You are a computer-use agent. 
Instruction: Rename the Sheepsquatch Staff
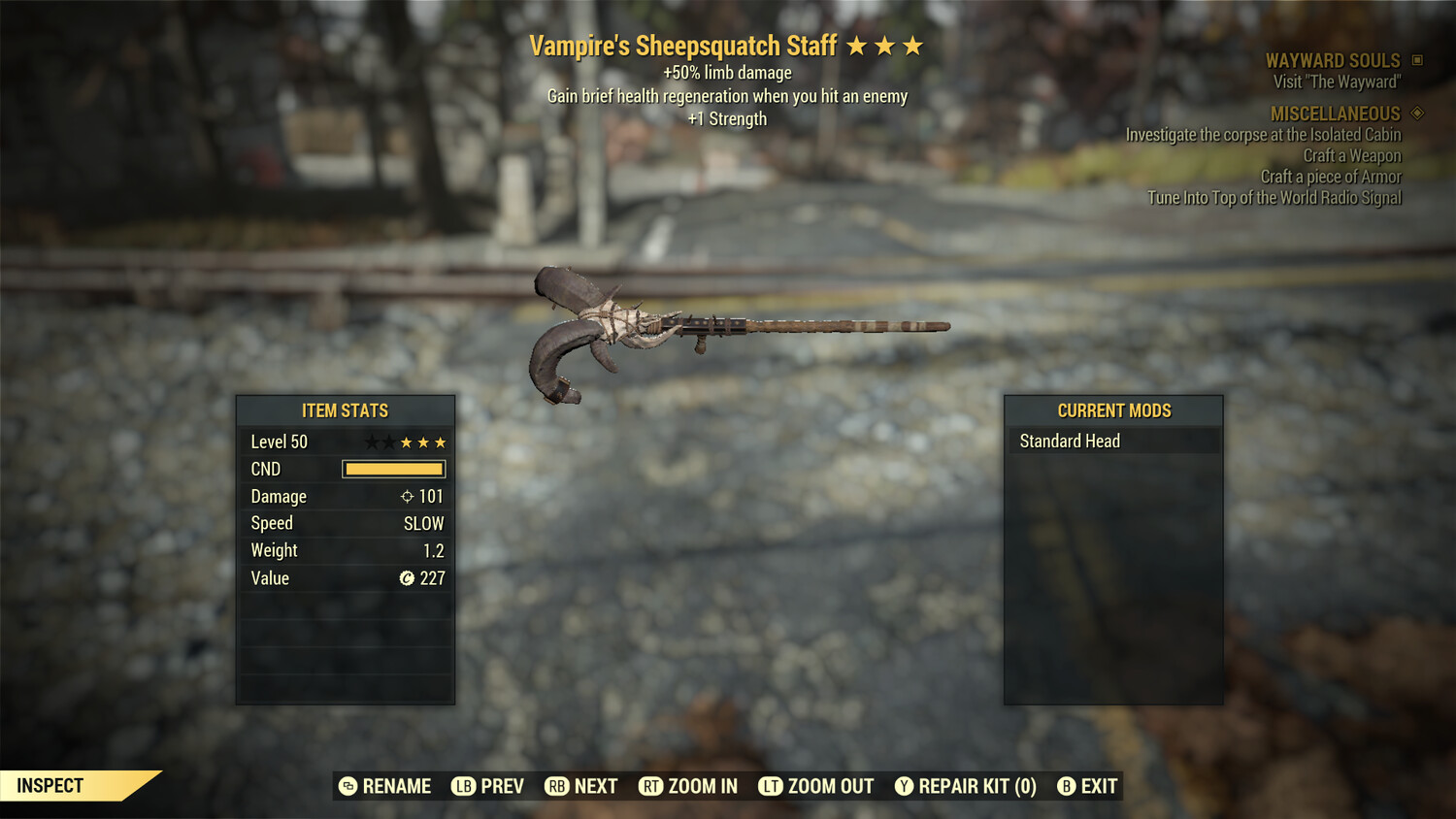click(385, 786)
